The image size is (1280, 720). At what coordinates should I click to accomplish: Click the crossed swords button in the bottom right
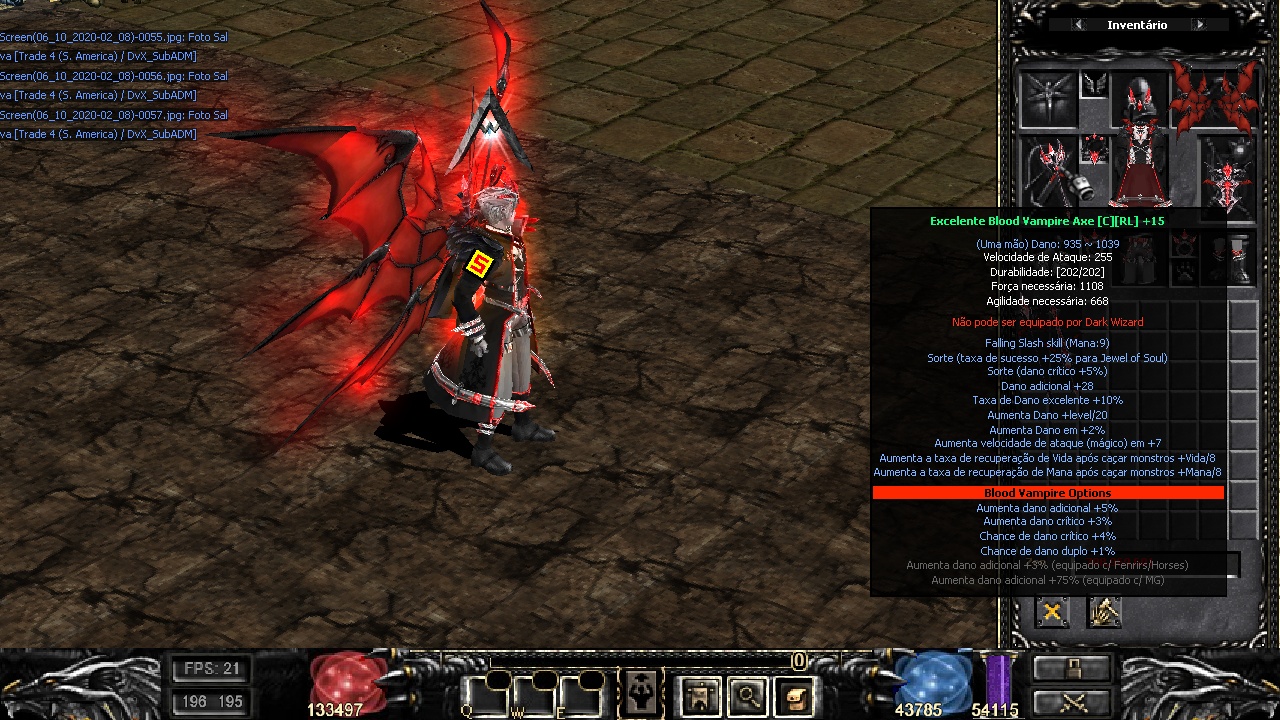tap(1072, 701)
